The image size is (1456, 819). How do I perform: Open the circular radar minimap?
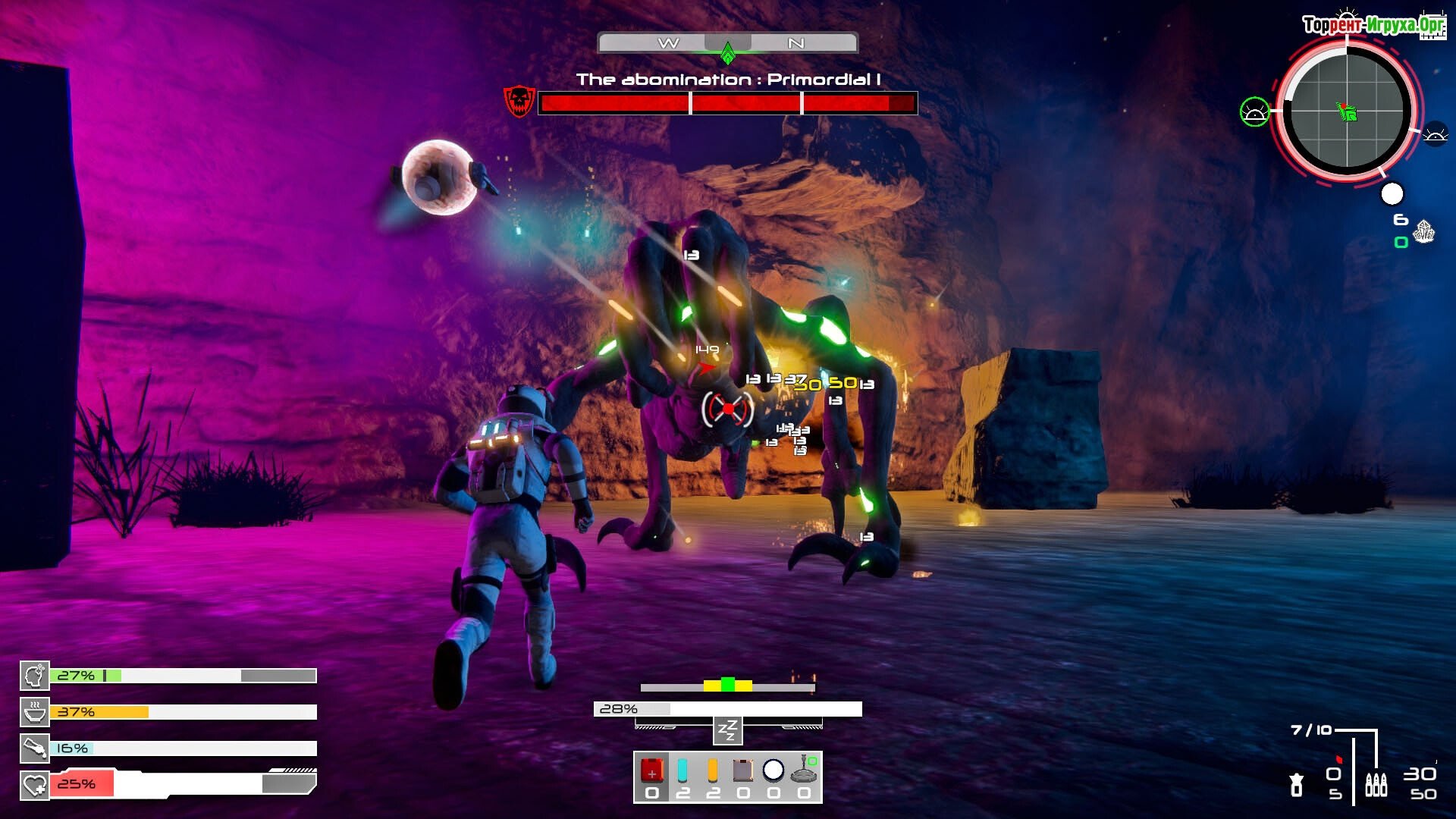point(1347,111)
